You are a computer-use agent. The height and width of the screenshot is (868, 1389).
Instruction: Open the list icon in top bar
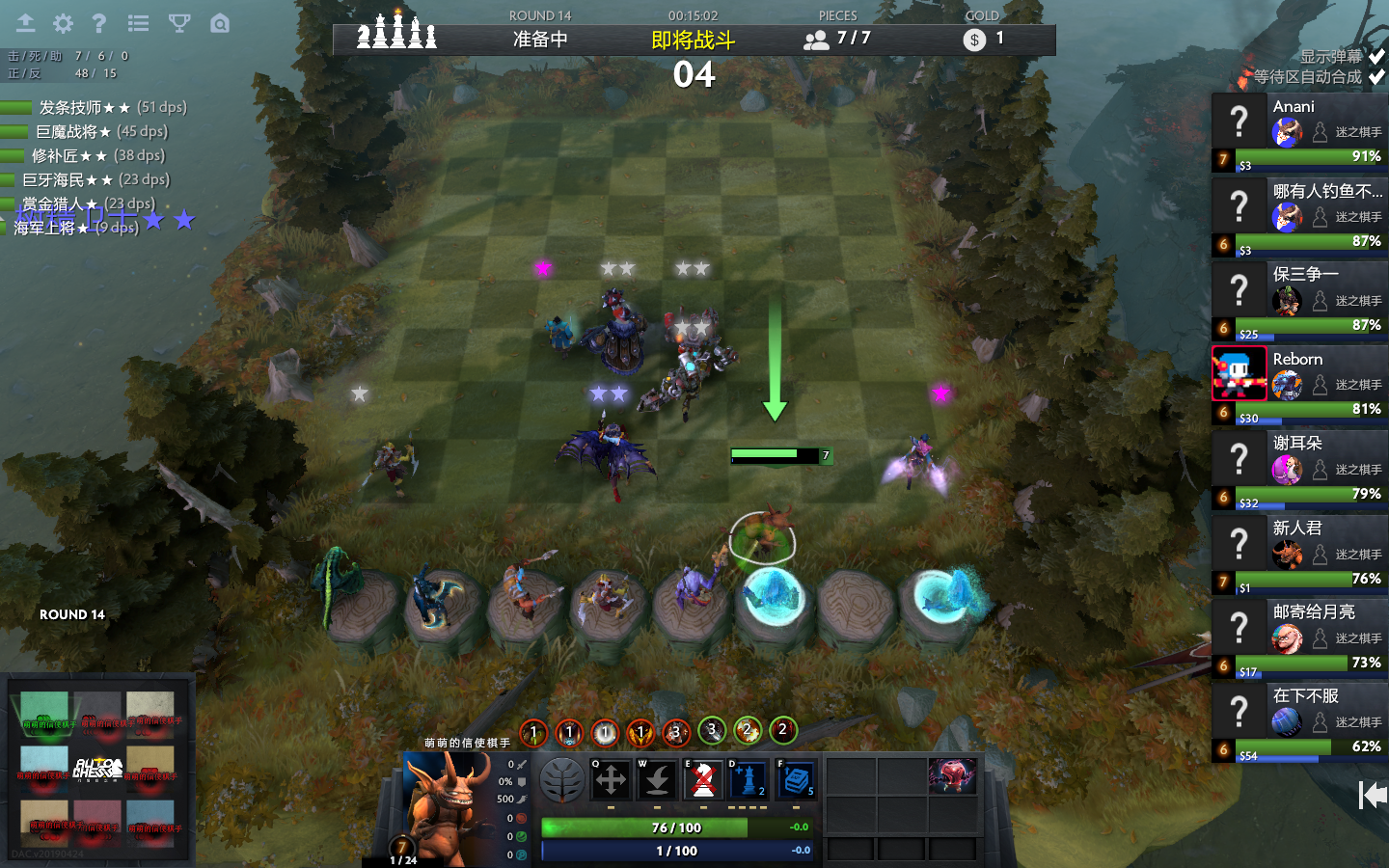[138, 23]
